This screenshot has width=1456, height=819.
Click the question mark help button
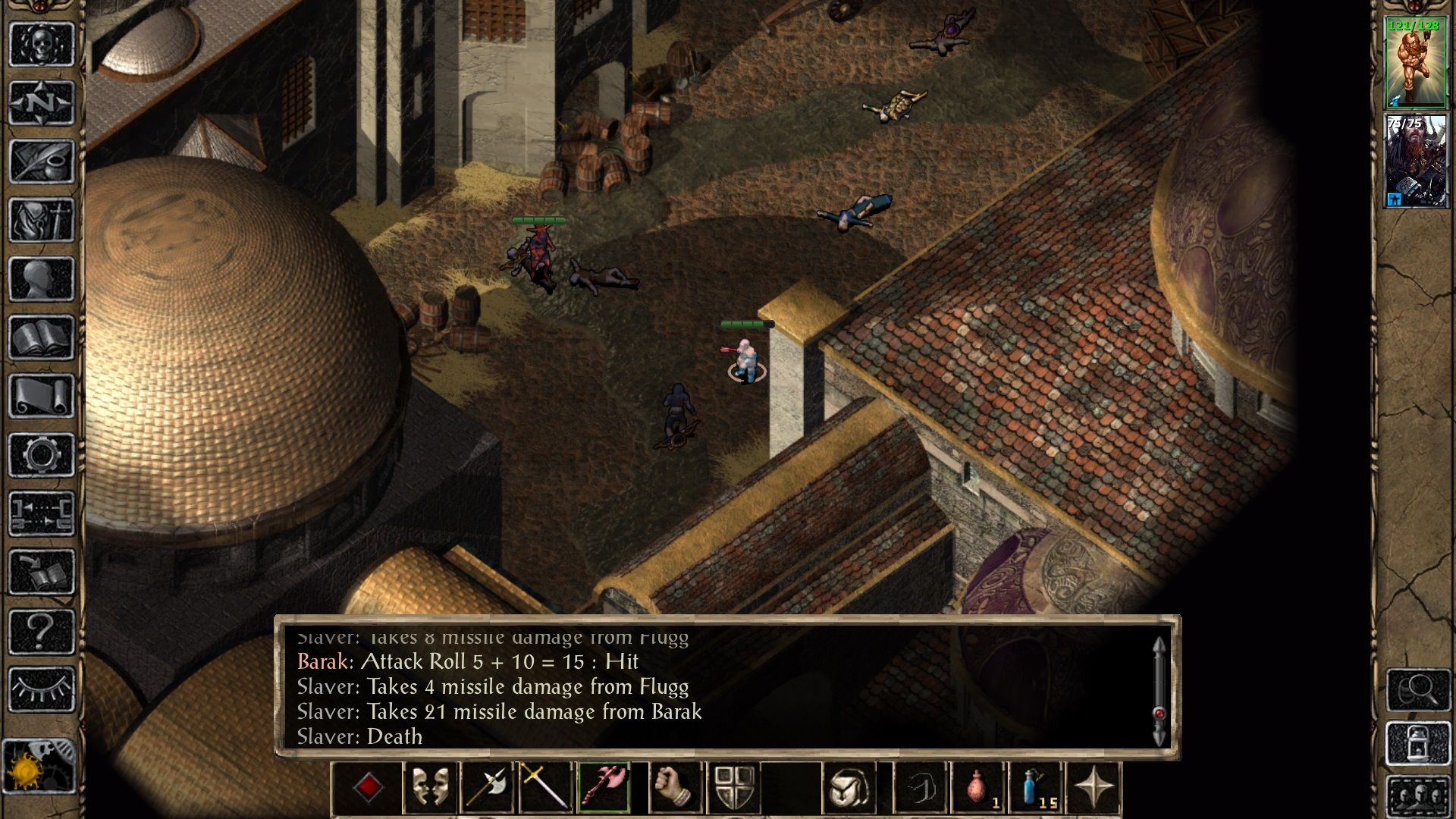(42, 631)
